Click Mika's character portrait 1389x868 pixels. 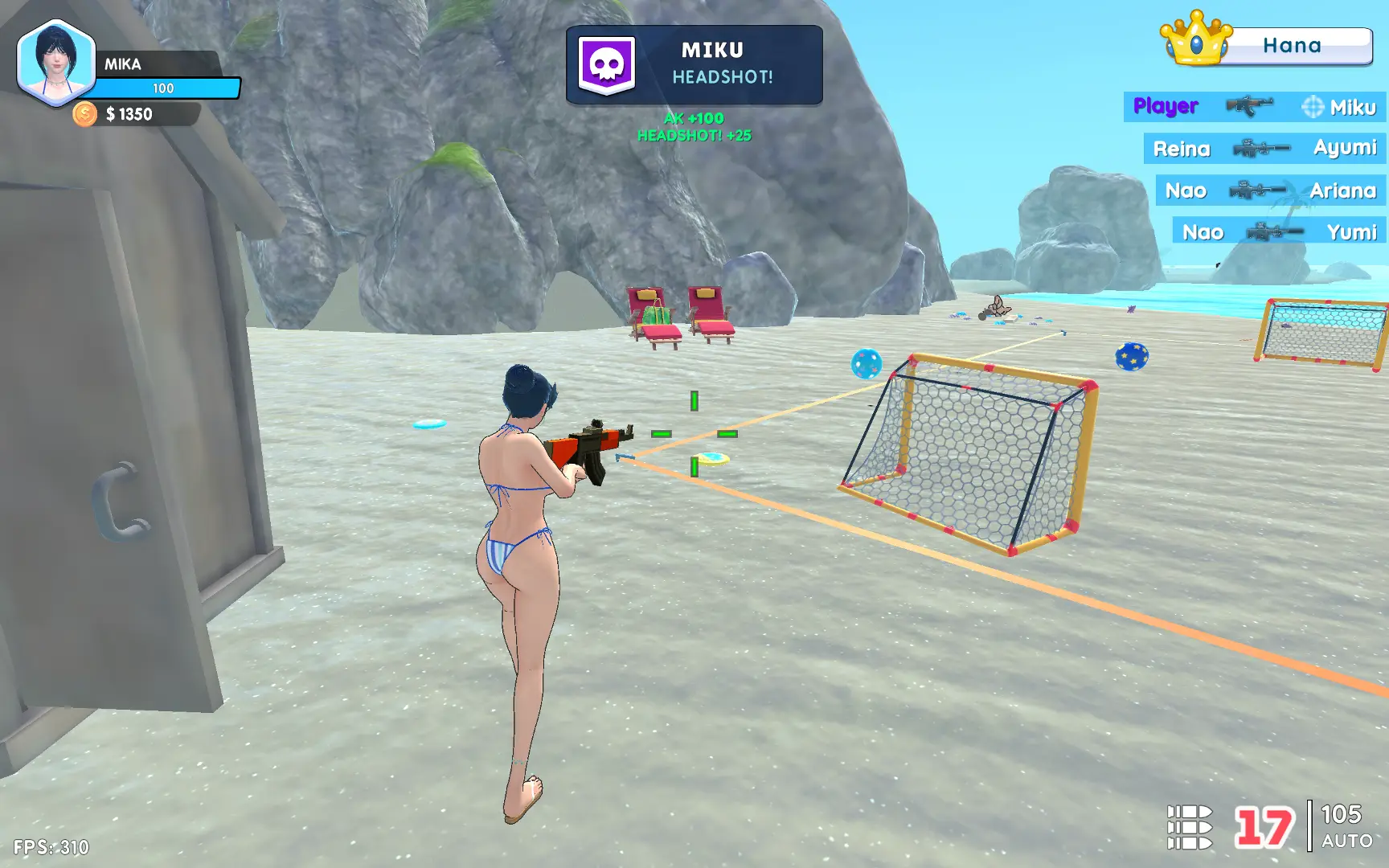point(55,63)
